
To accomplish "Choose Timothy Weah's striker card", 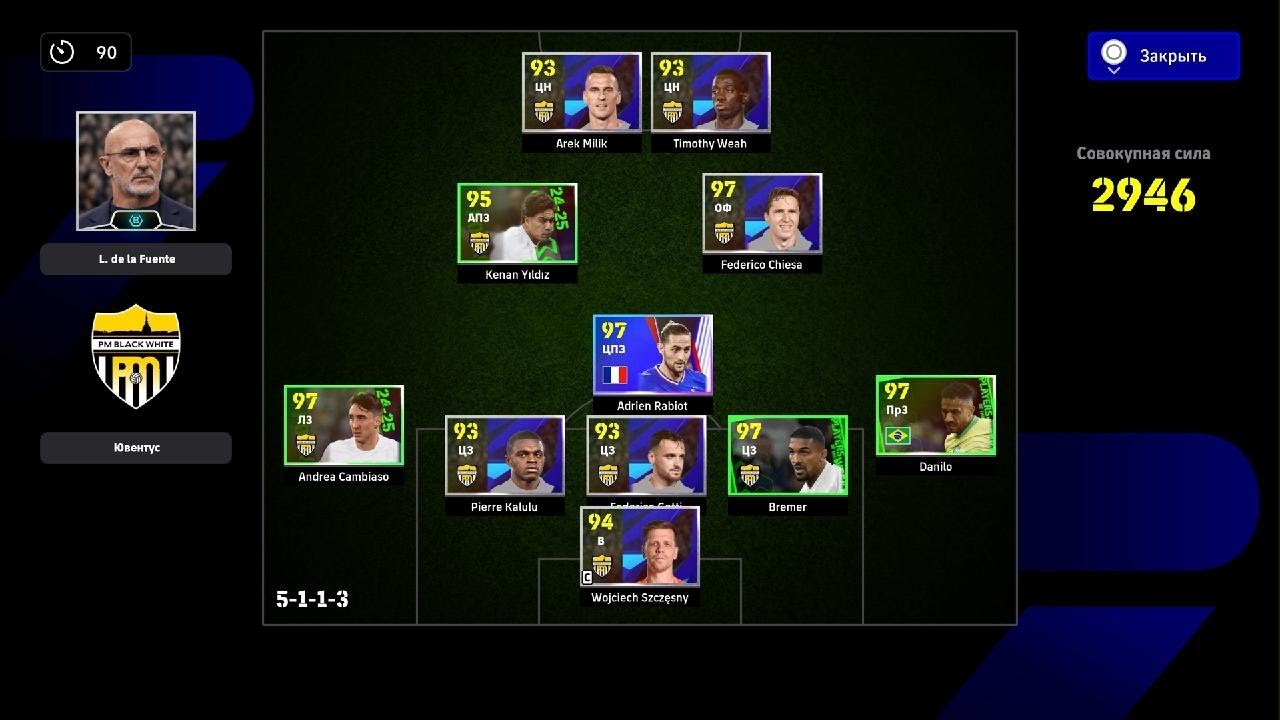I will pyautogui.click(x=710, y=92).
